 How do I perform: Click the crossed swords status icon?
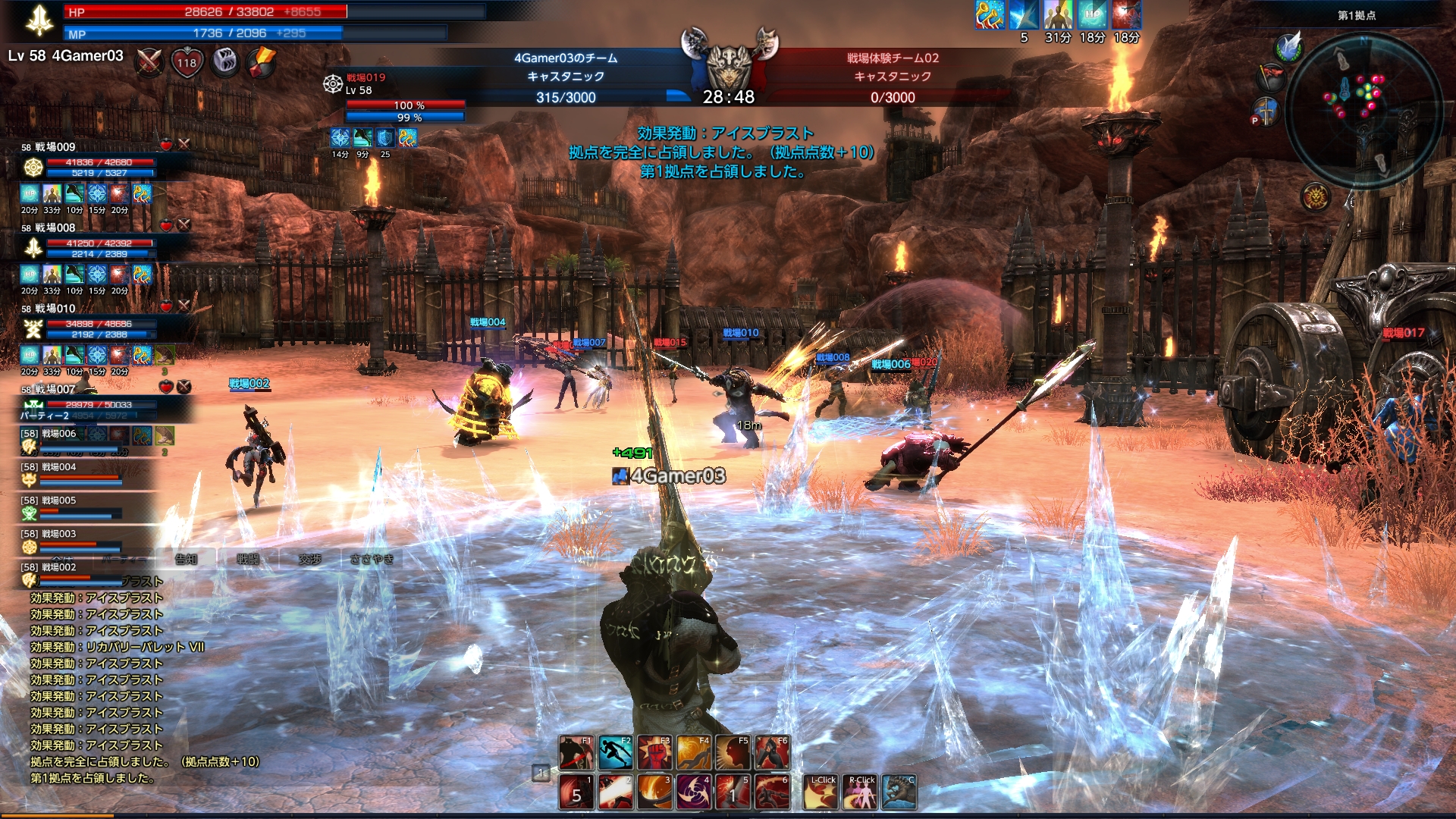149,62
